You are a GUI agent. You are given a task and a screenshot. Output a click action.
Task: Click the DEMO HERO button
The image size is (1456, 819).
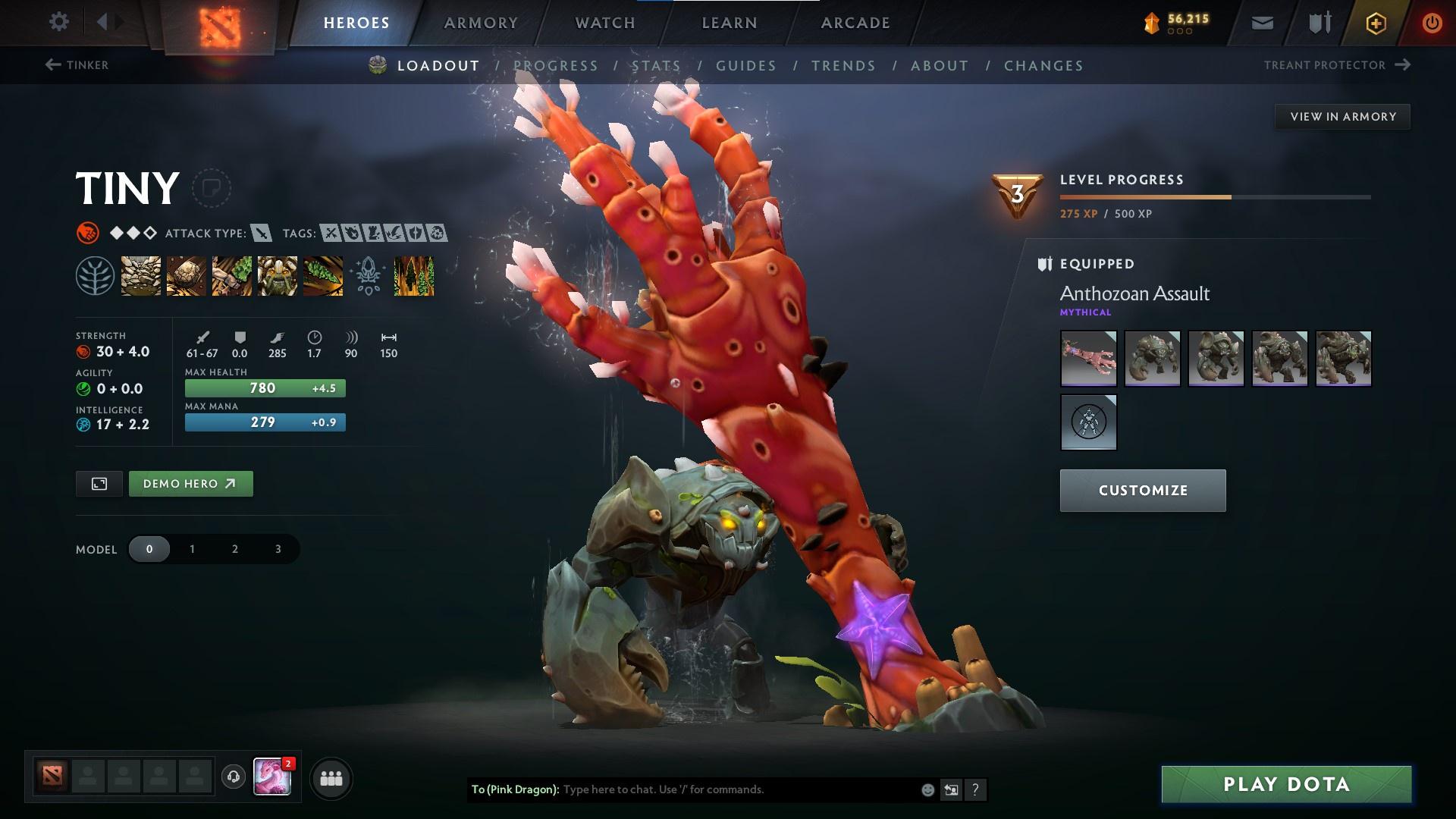190,483
